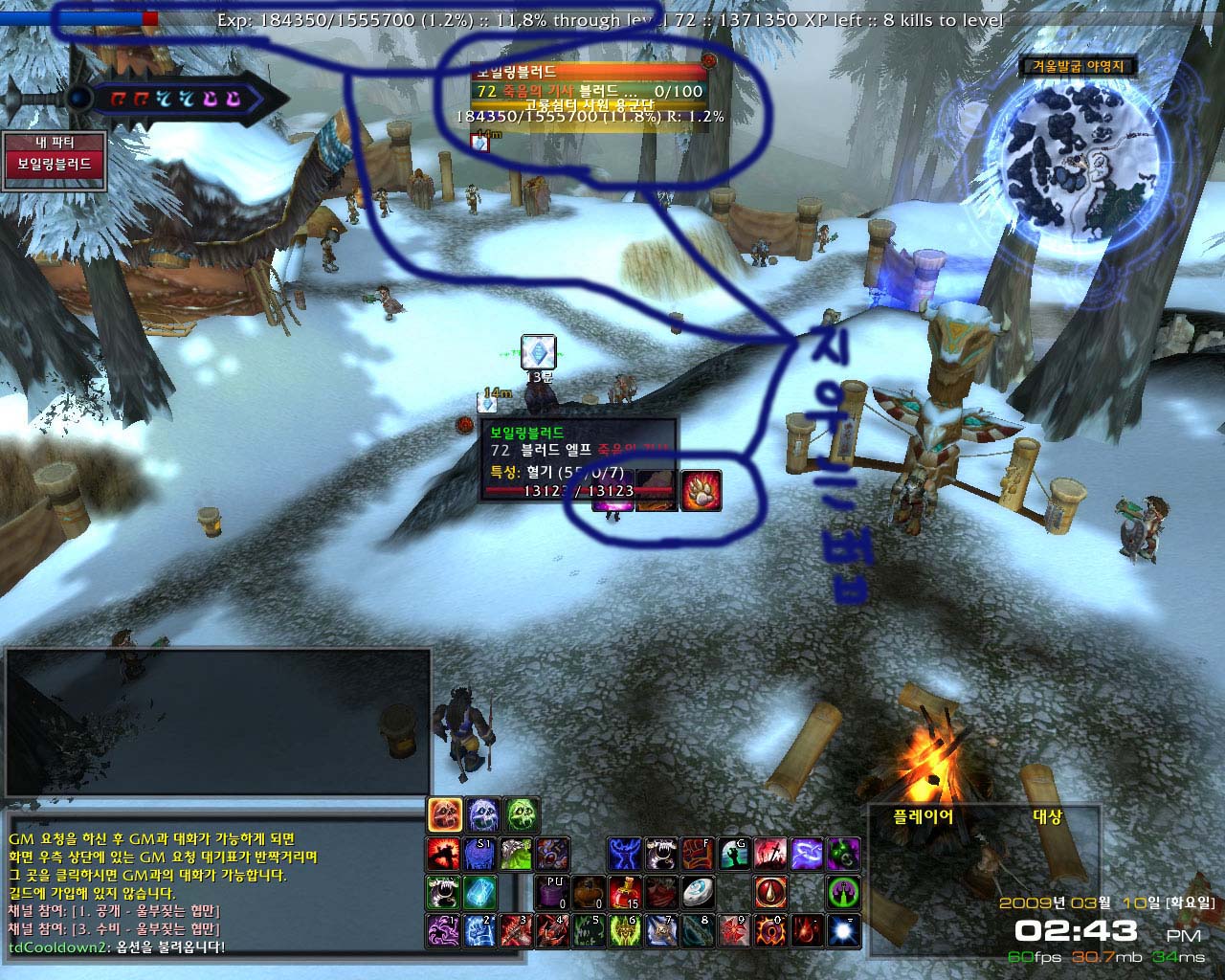This screenshot has width=1225, height=980.
Task: Use the red health potion with 15 charges
Action: pyautogui.click(x=625, y=893)
